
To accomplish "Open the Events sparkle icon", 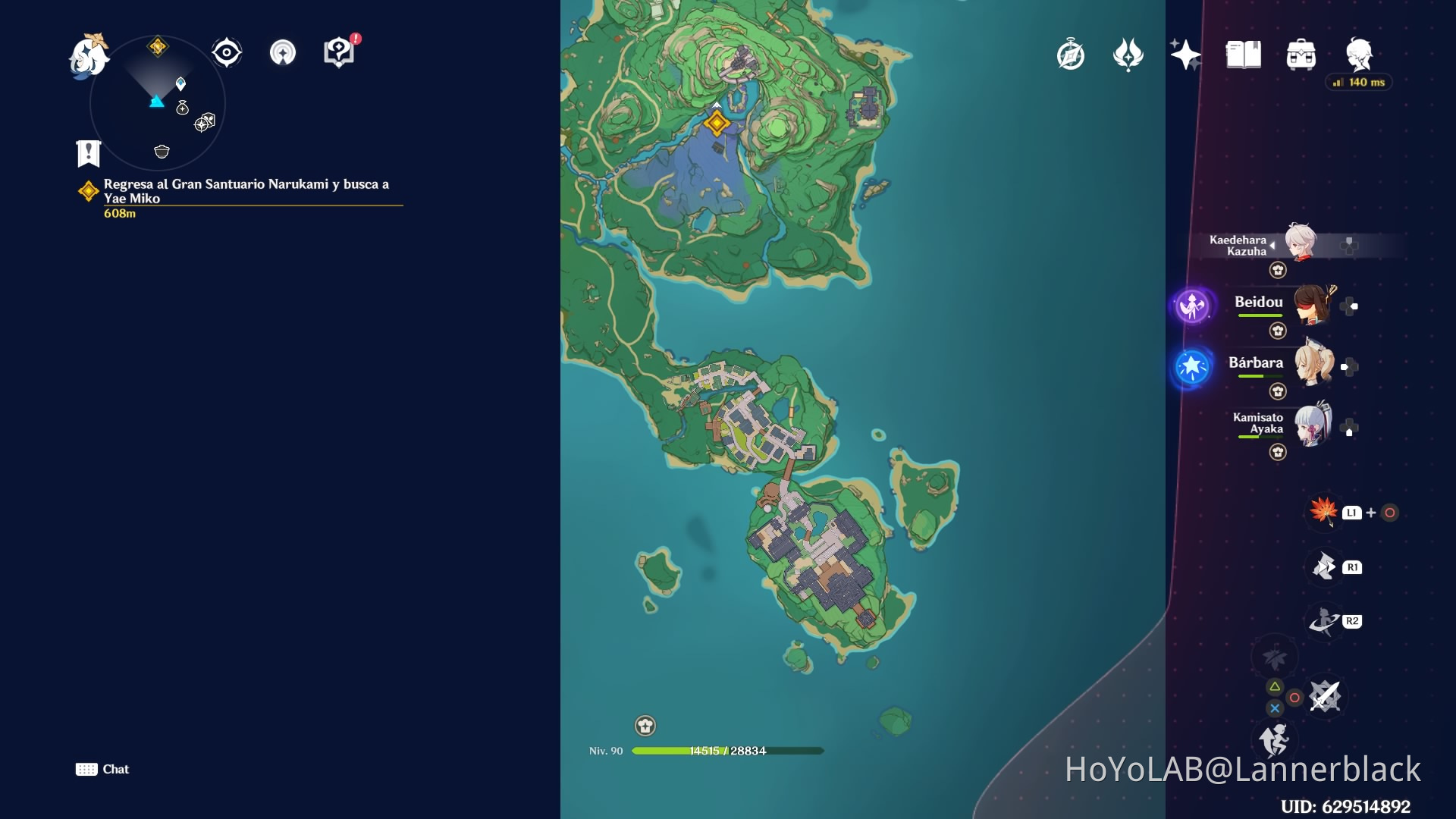I will tap(1187, 55).
